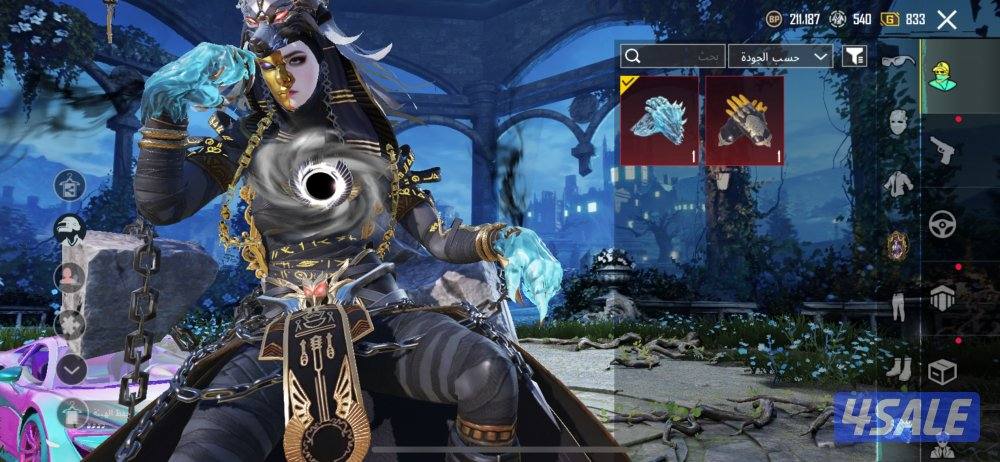This screenshot has width=1000, height=462.
Task: Tap the hanger share icon
Action: click(69, 185)
